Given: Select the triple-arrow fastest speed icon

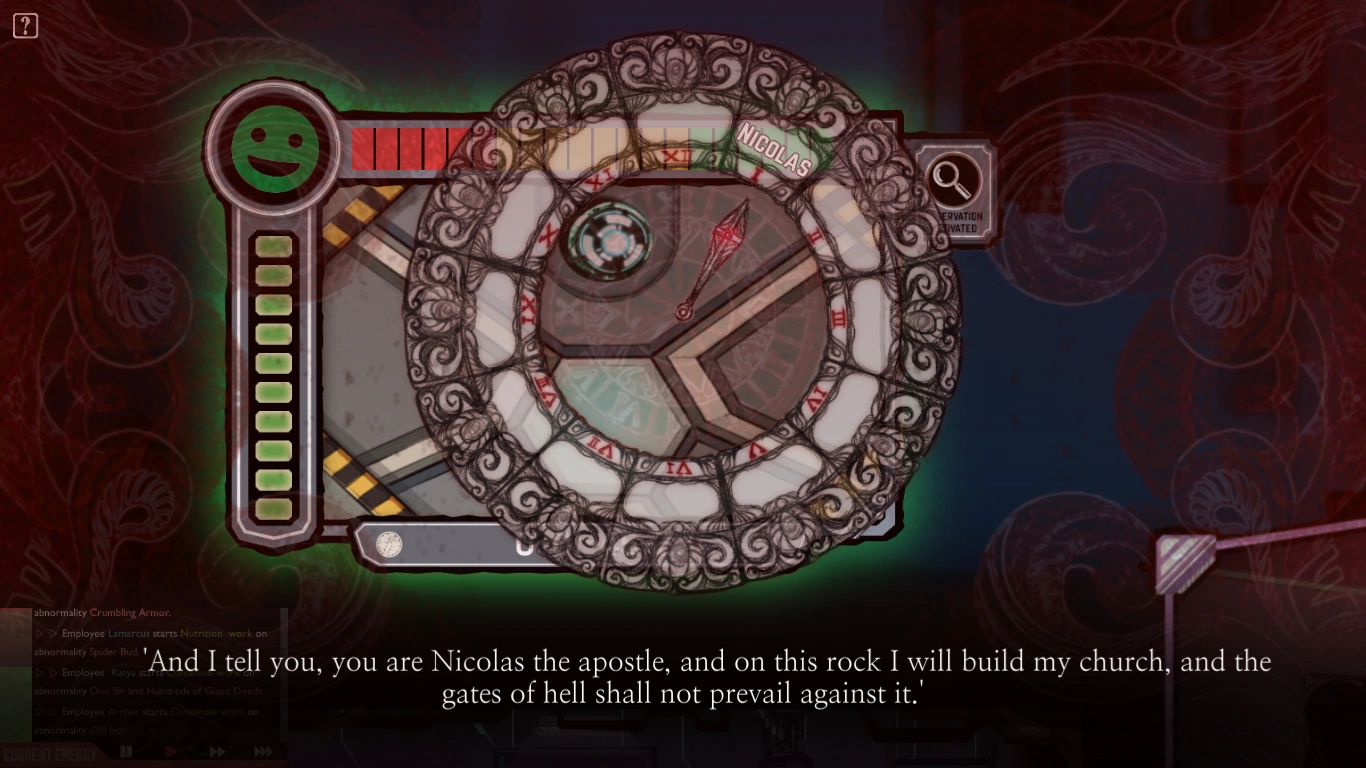Looking at the screenshot, I should [264, 751].
